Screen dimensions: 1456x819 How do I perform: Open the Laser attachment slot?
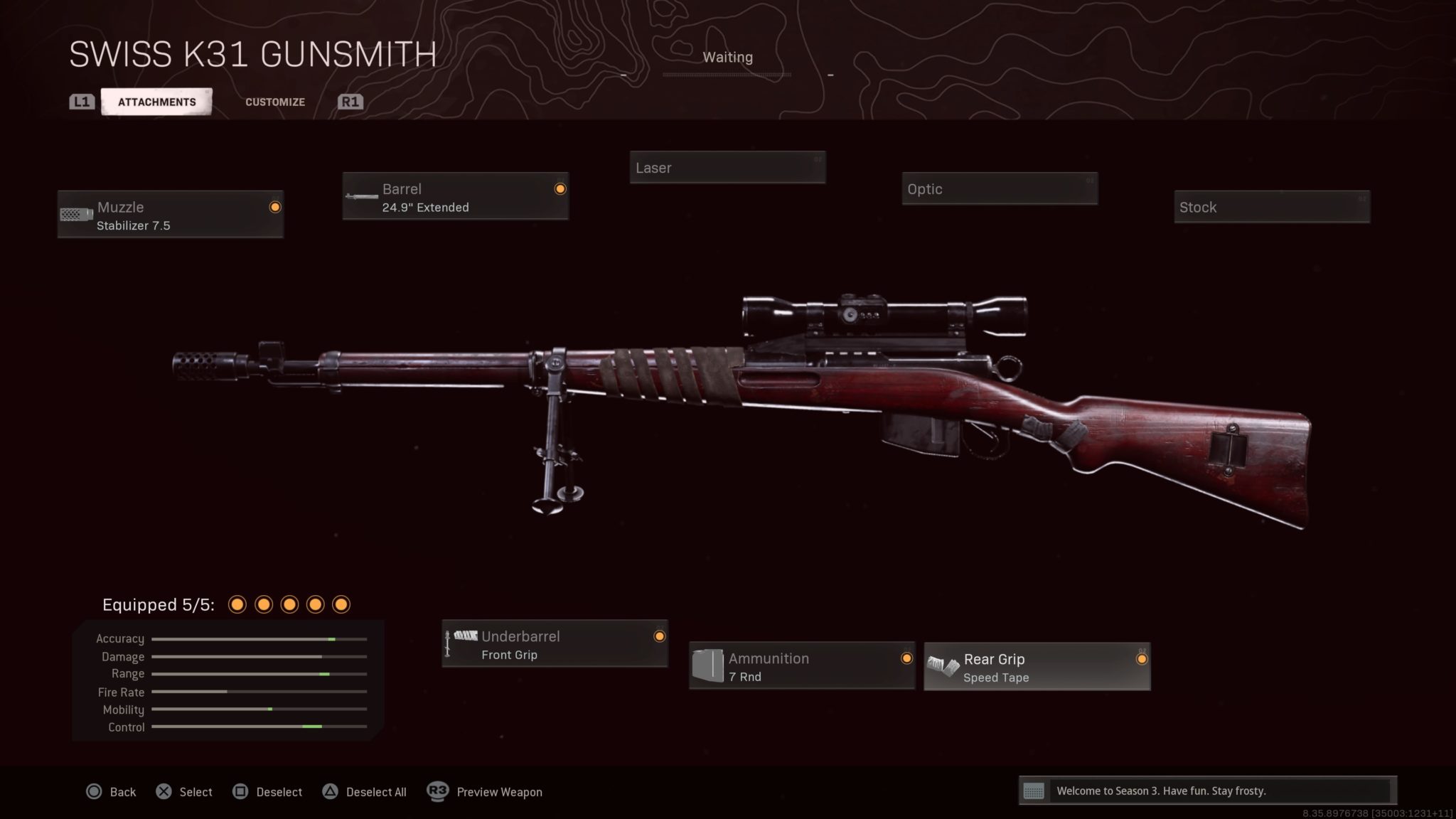coord(727,168)
